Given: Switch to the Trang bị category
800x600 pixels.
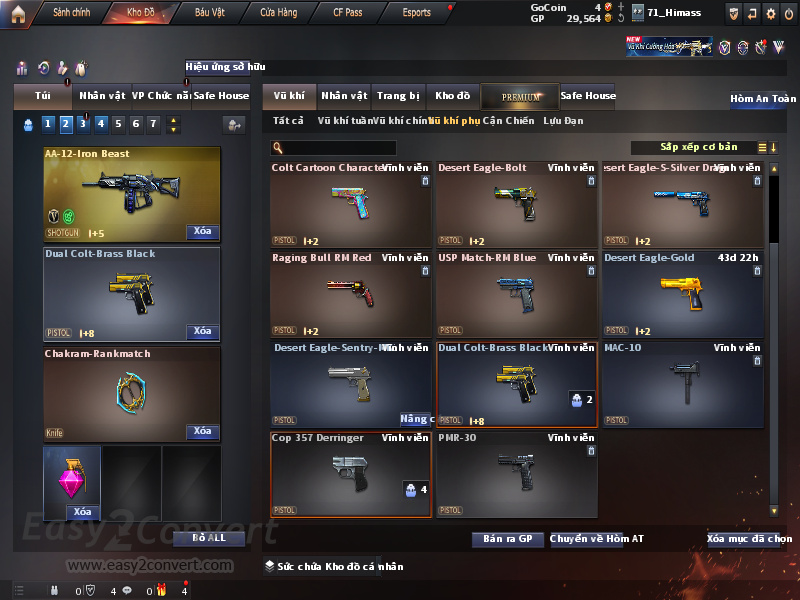Looking at the screenshot, I should (398, 96).
